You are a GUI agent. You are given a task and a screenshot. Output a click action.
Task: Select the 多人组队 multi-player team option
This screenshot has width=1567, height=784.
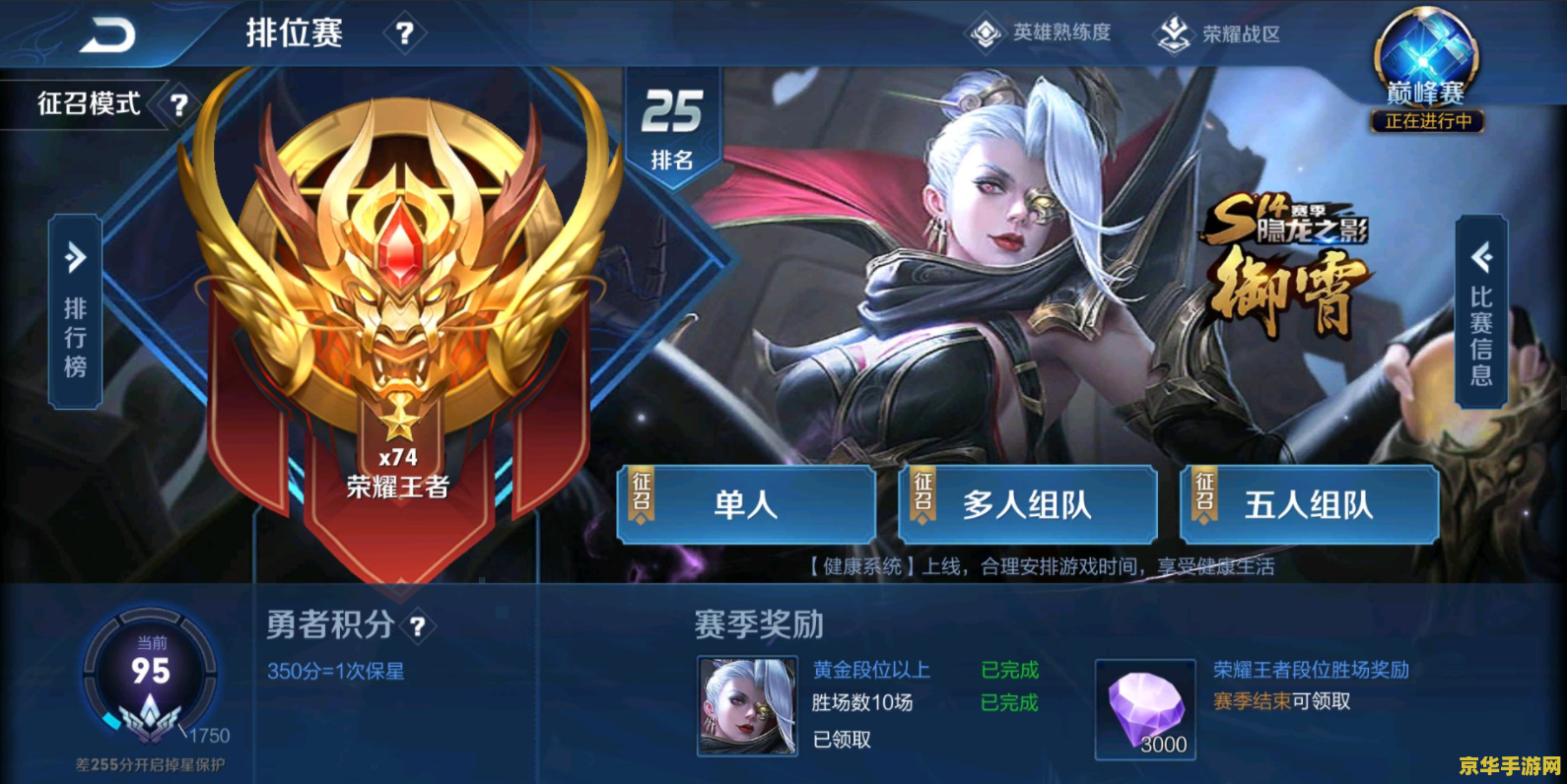[1027, 504]
